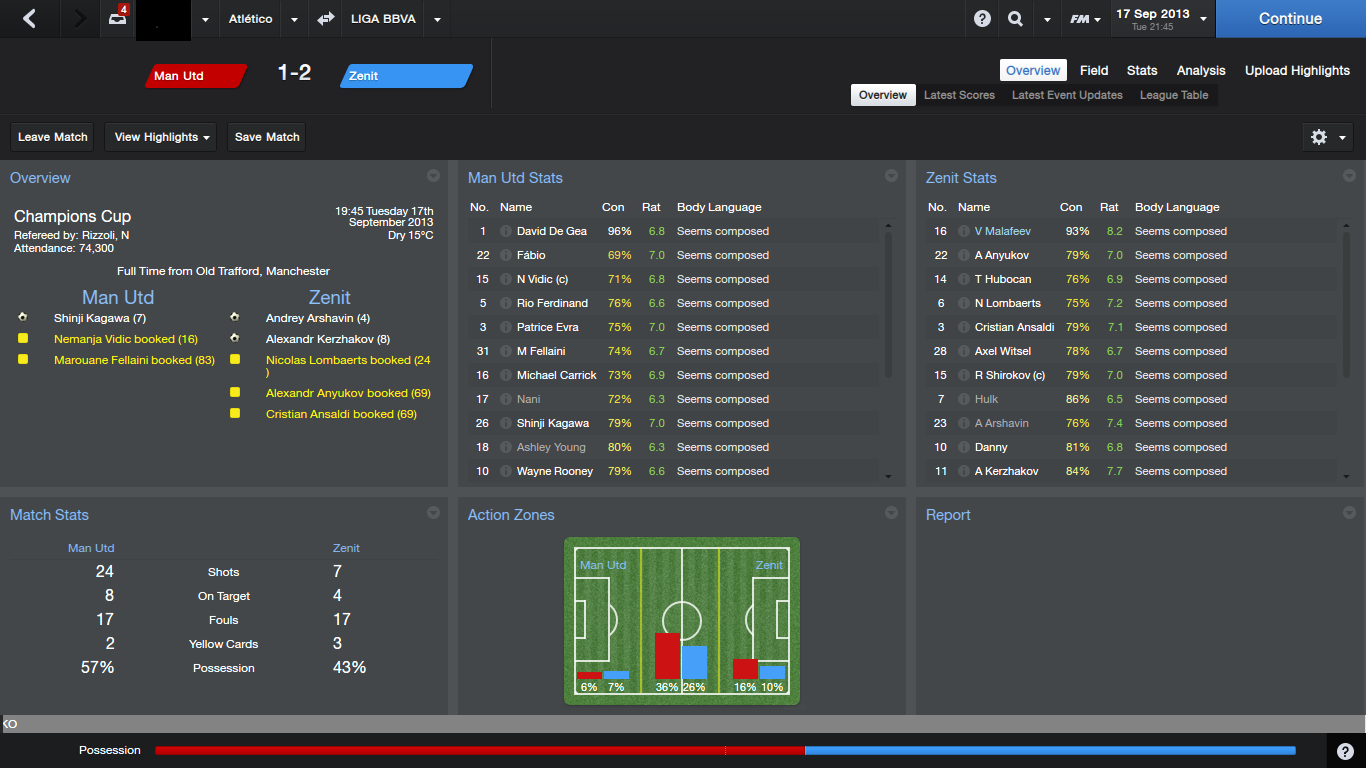Screen dimensions: 1366x768
Task: Save the match
Action: [x=267, y=137]
